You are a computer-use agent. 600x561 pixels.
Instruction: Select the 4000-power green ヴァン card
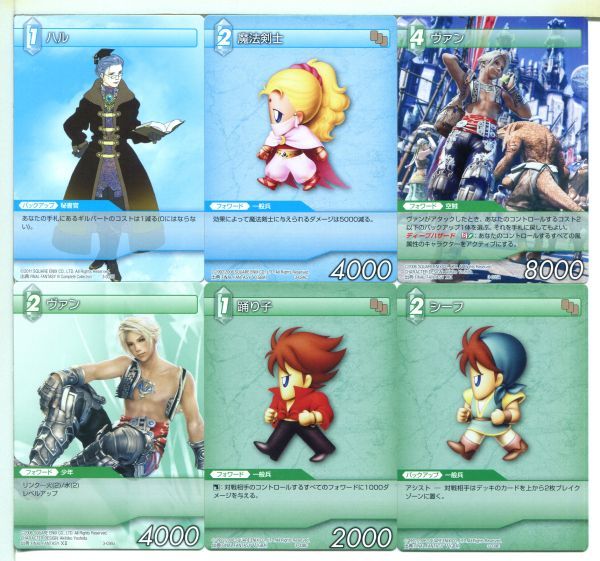pyautogui.click(x=104, y=416)
